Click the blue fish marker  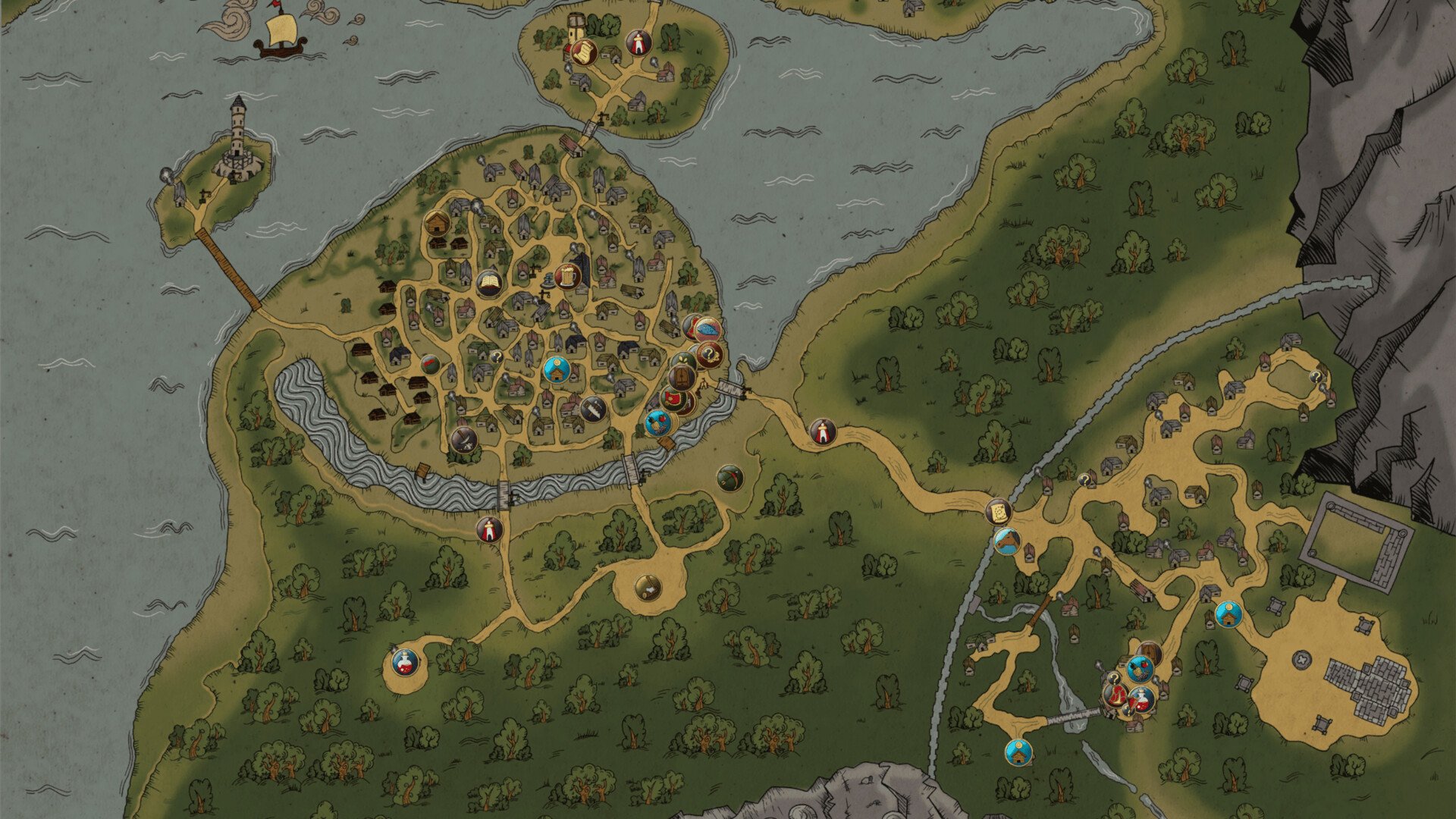point(708,329)
